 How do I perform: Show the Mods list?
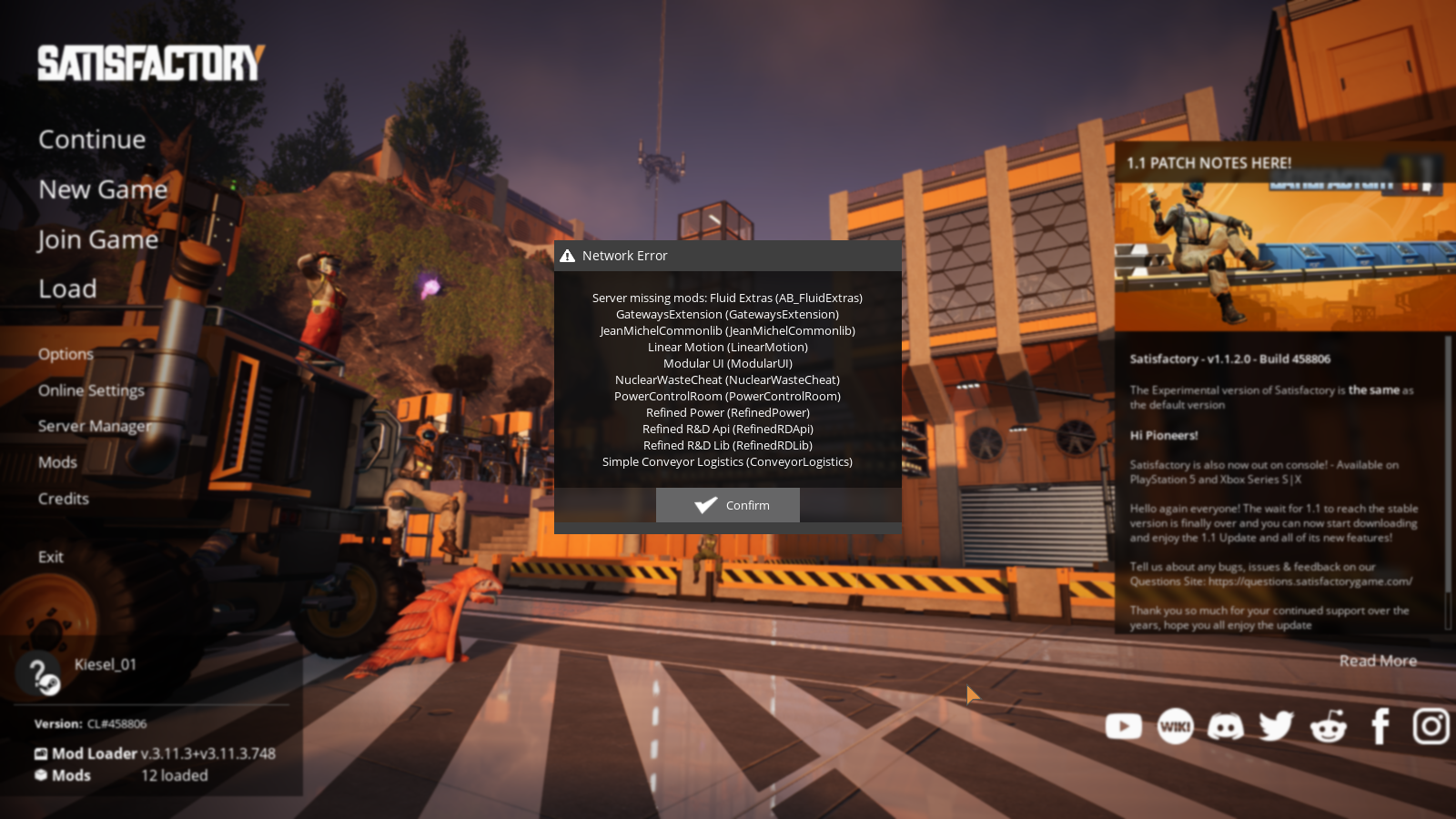pos(57,462)
